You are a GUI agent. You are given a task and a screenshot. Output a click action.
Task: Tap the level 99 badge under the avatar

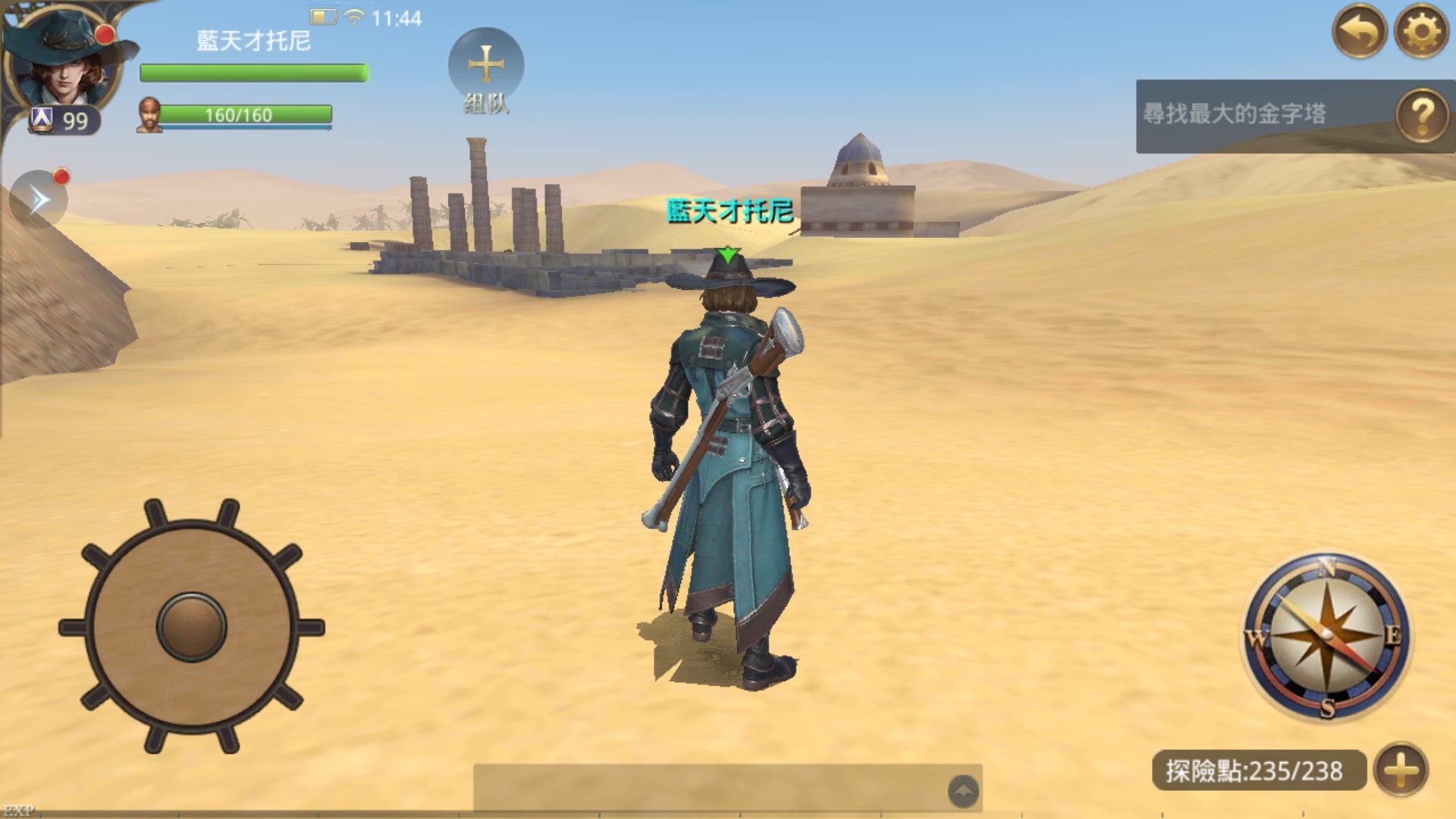(x=64, y=118)
